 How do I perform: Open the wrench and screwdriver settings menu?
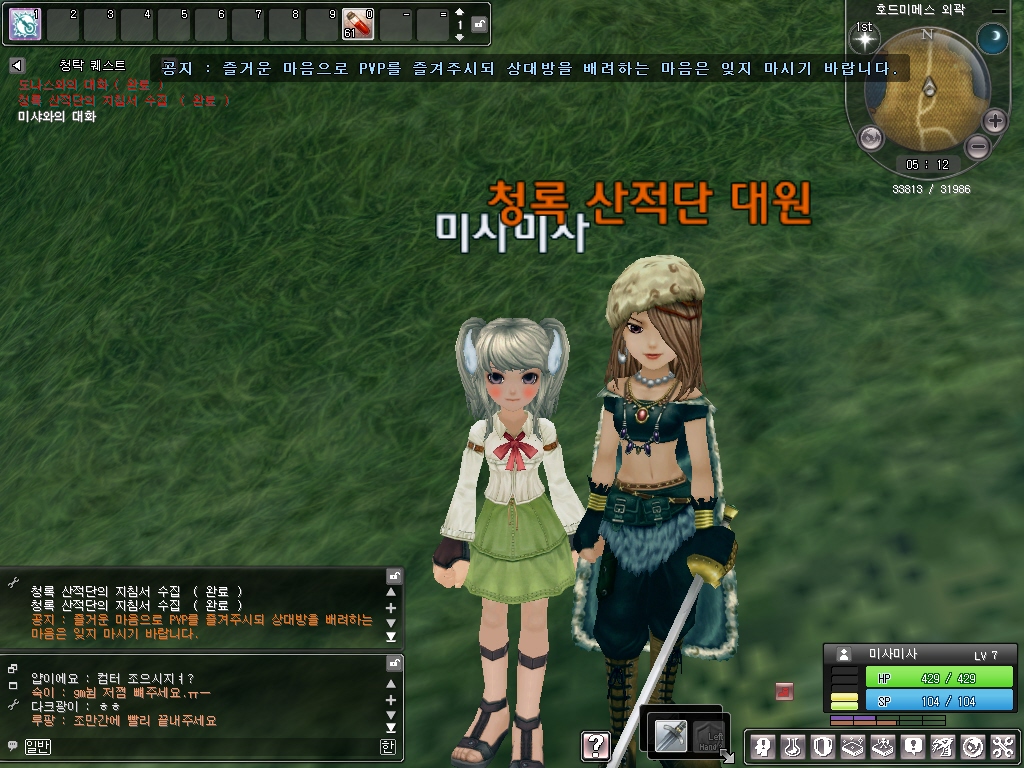click(x=1004, y=746)
